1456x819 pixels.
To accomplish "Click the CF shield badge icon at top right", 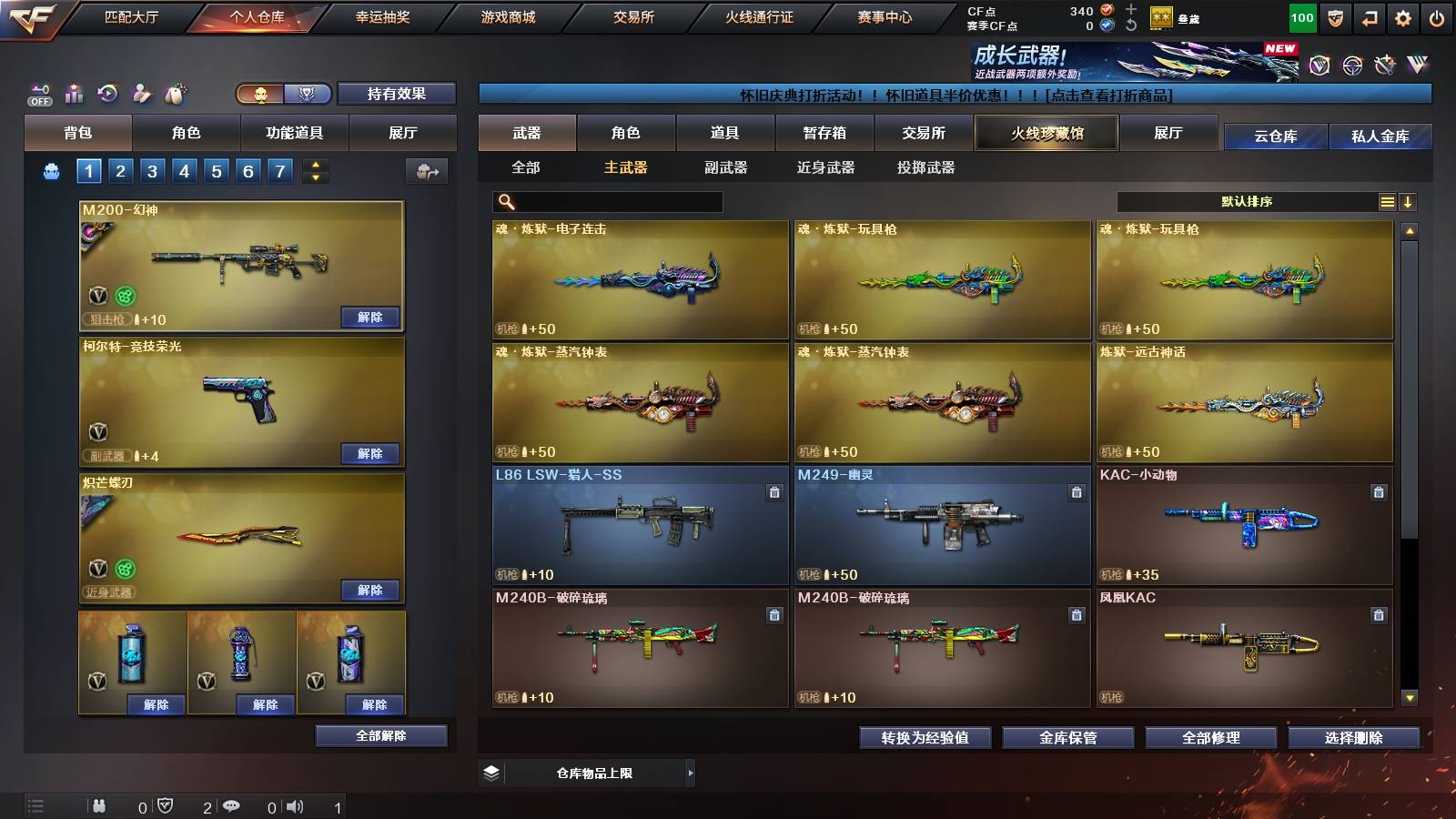I will pyautogui.click(x=1335, y=16).
